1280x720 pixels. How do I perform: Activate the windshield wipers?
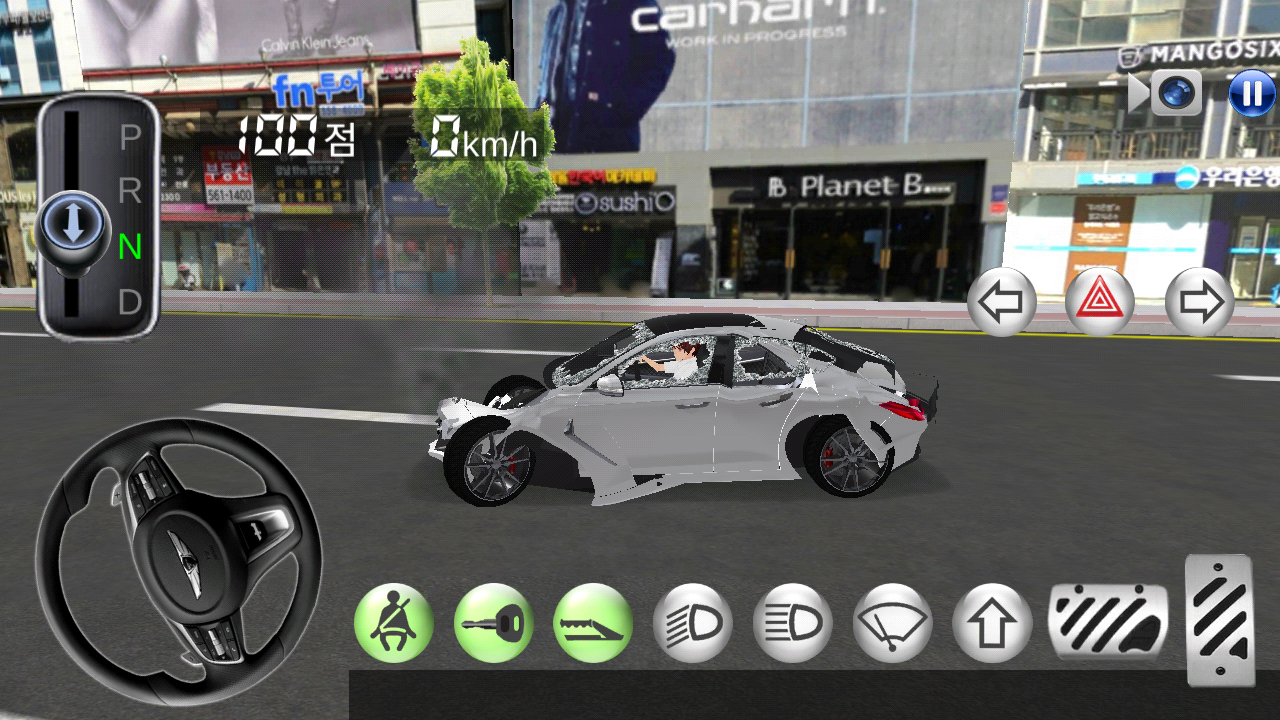click(x=894, y=622)
